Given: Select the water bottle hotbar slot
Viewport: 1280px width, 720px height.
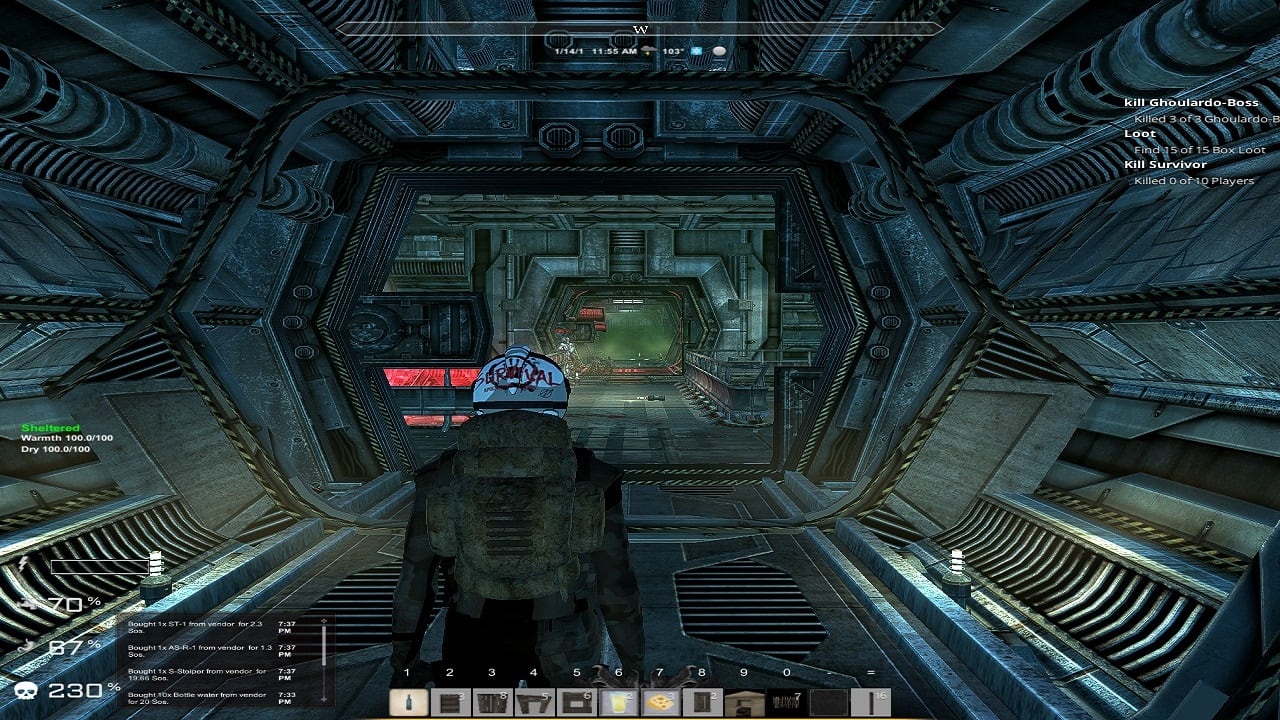Looking at the screenshot, I should [x=406, y=703].
